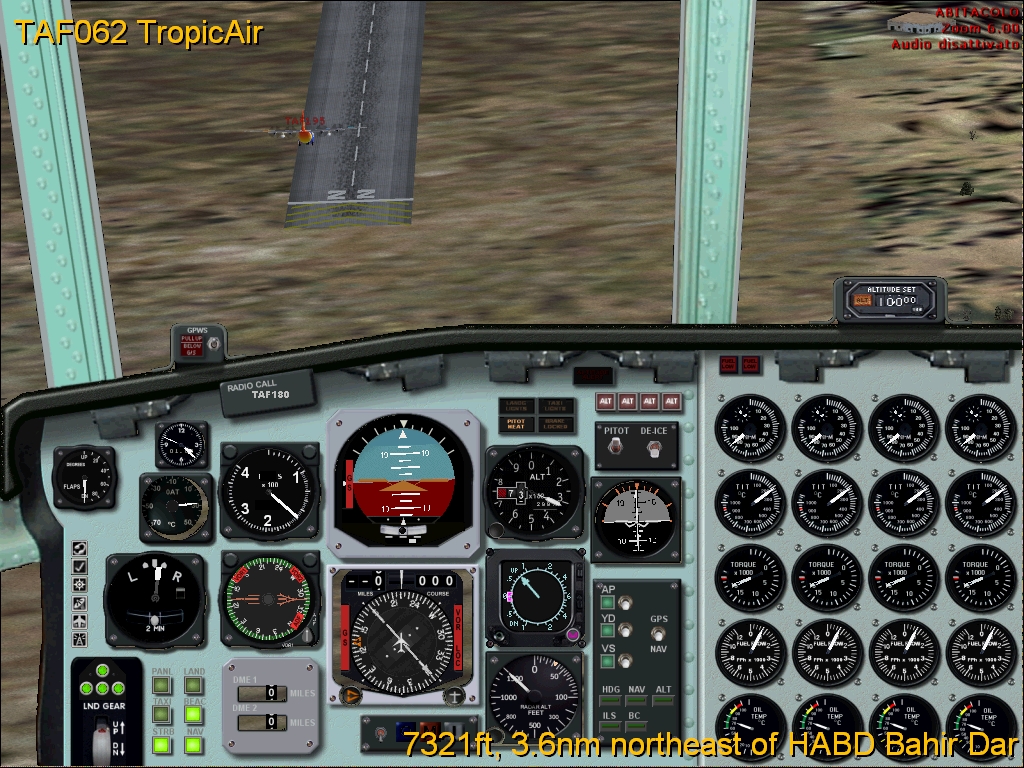Flip the DE-ICE switch
Image resolution: width=1024 pixels, height=768 pixels.
point(655,450)
